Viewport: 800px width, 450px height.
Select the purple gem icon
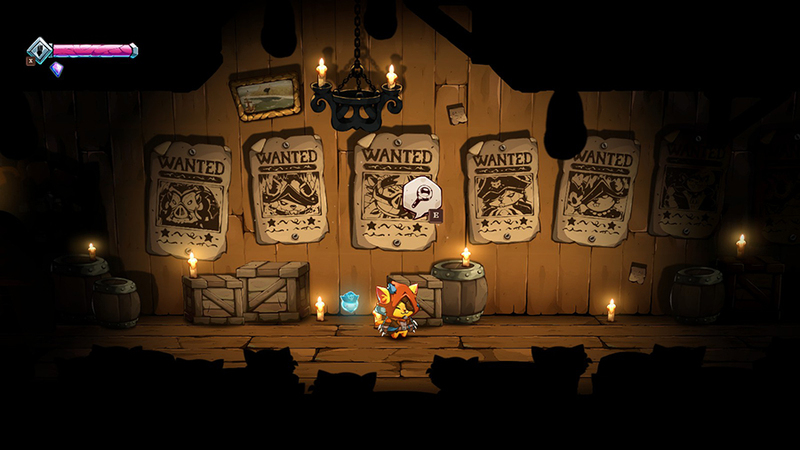click(56, 69)
